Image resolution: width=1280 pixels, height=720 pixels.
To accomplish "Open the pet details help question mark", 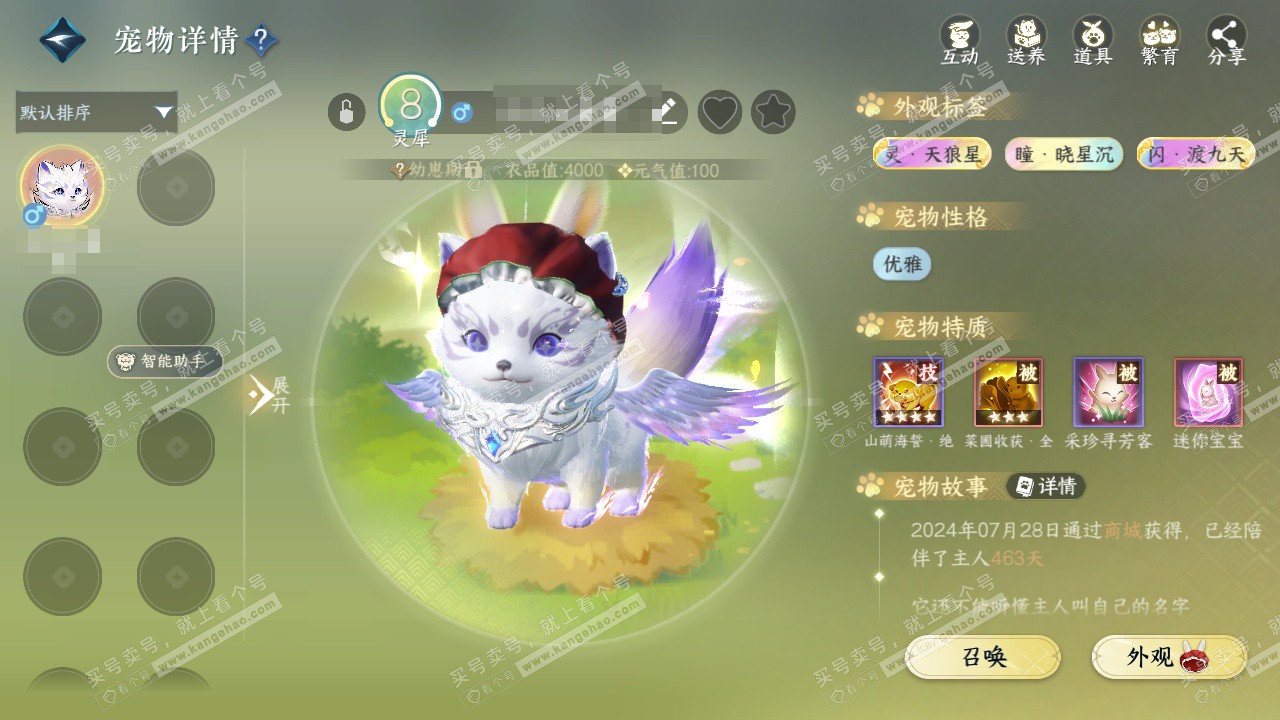I will coord(261,40).
